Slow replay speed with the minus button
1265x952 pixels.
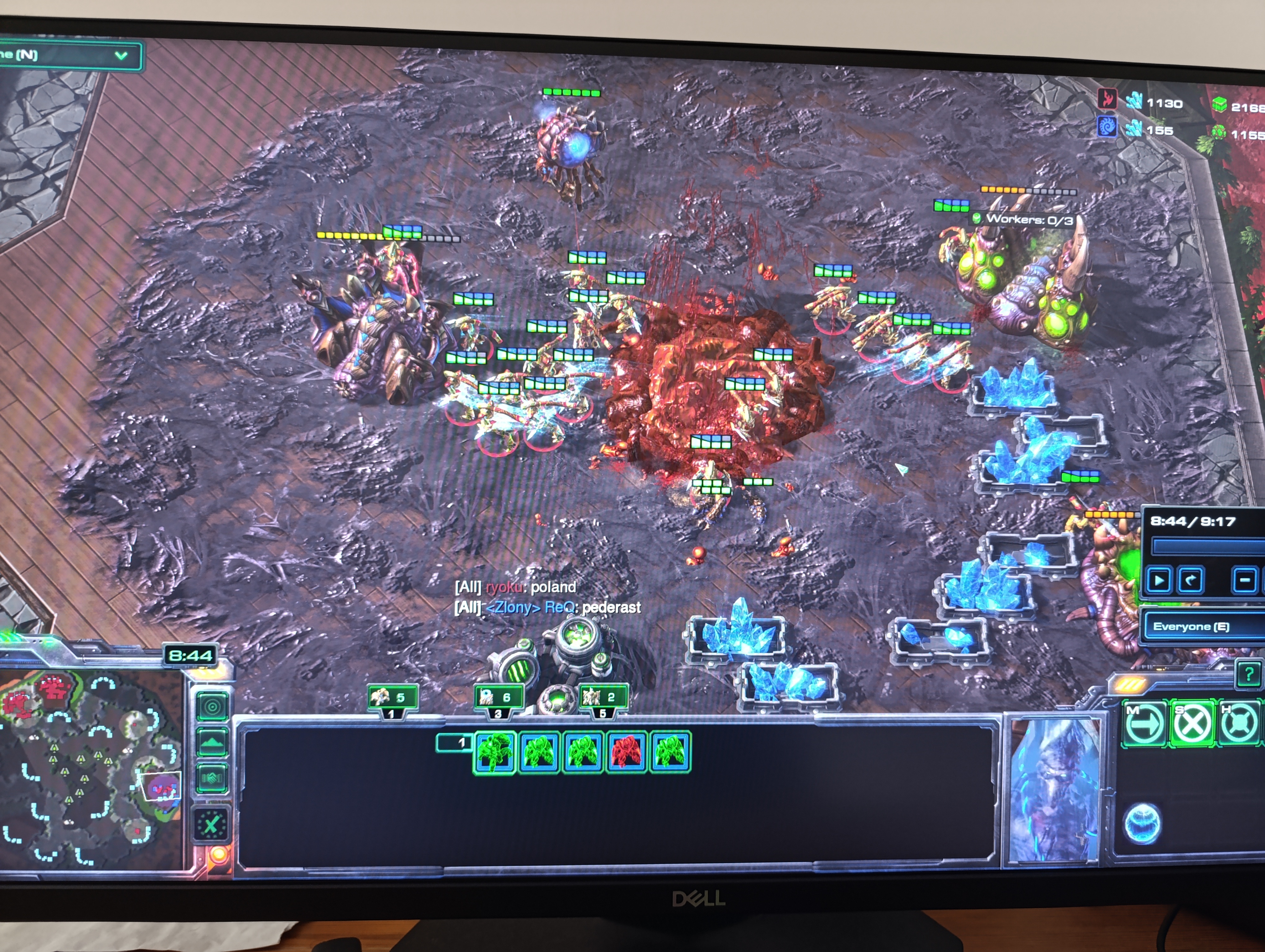point(1244,580)
